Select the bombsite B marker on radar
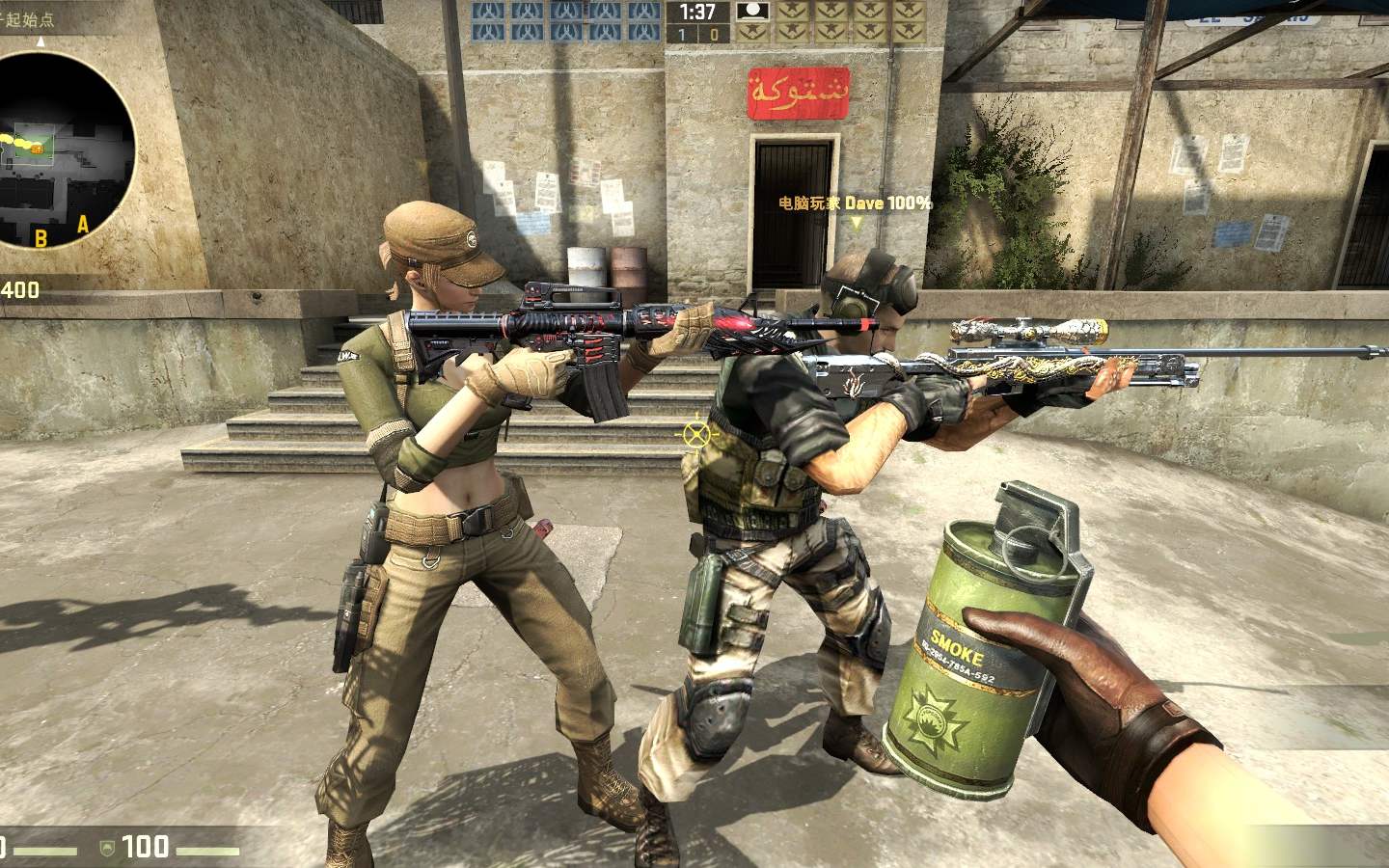 [x=41, y=238]
